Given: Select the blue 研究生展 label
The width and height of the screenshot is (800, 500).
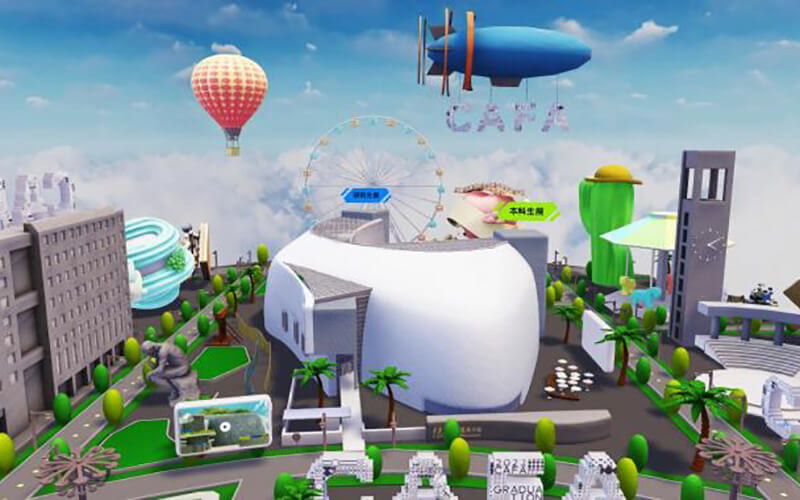Looking at the screenshot, I should [x=364, y=195].
